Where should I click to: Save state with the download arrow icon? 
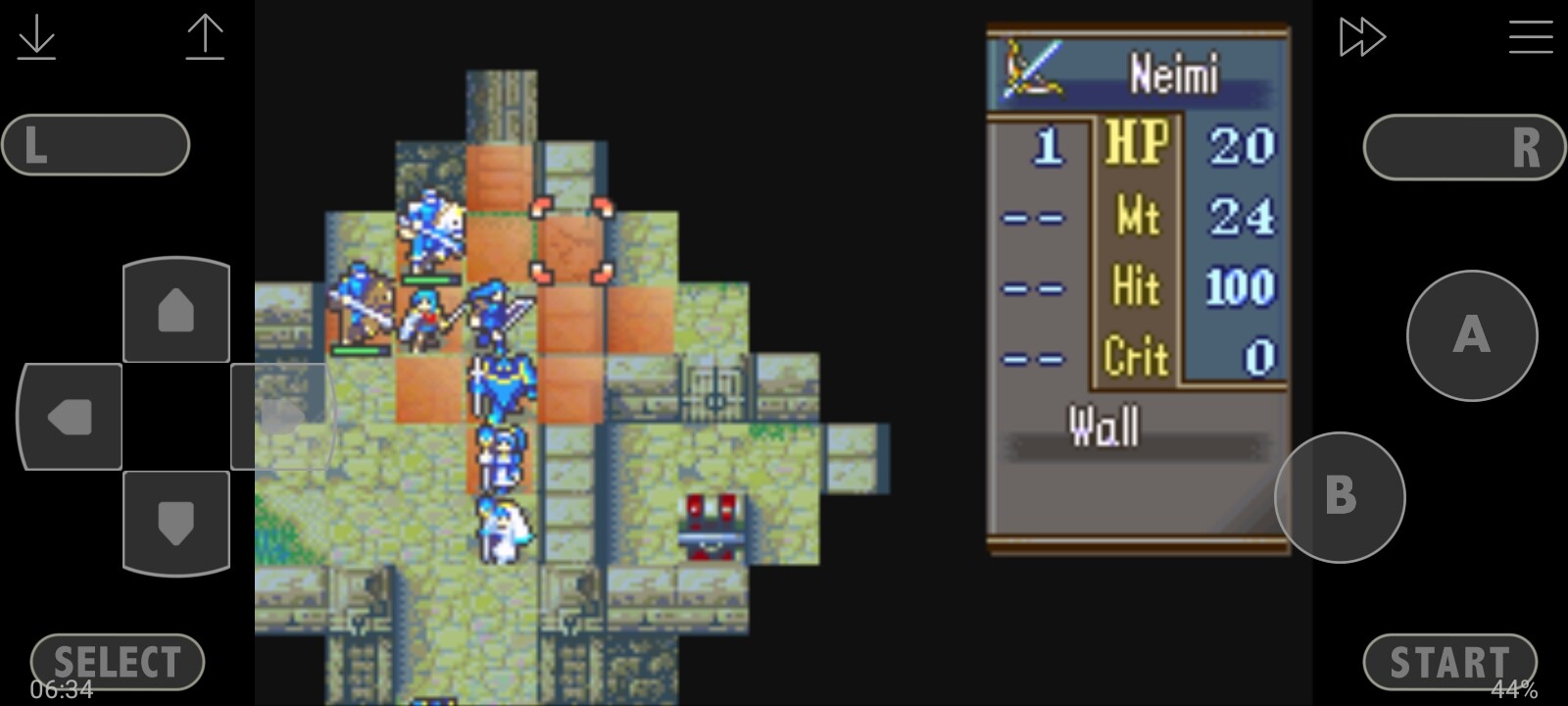click(x=37, y=37)
